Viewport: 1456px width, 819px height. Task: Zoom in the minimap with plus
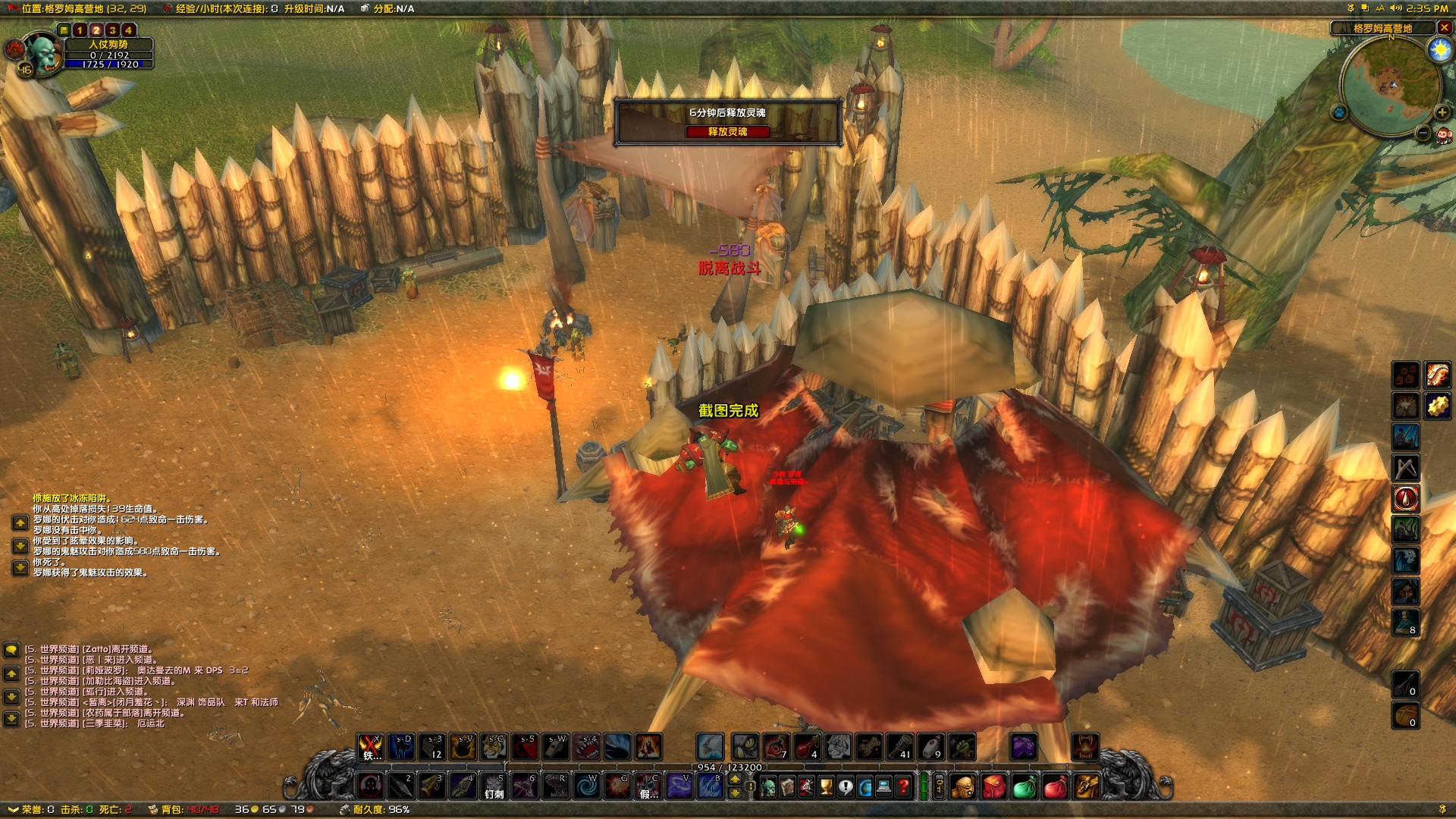[1442, 112]
